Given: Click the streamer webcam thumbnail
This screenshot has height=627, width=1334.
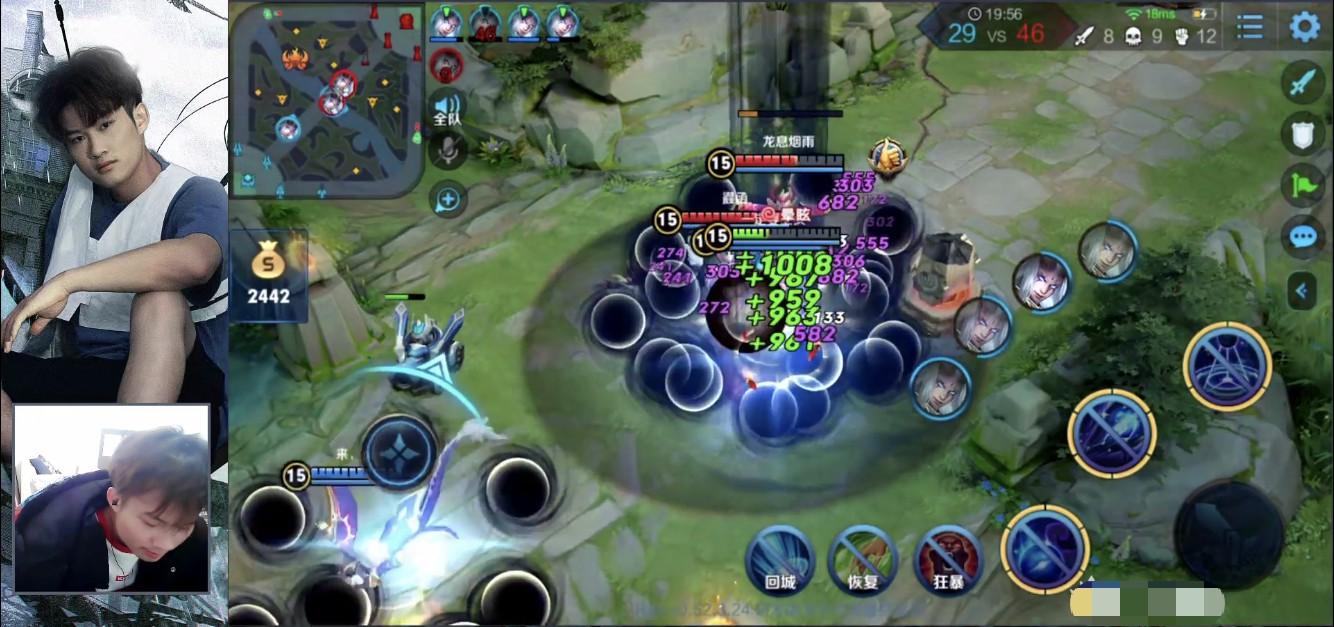Looking at the screenshot, I should 111,497.
